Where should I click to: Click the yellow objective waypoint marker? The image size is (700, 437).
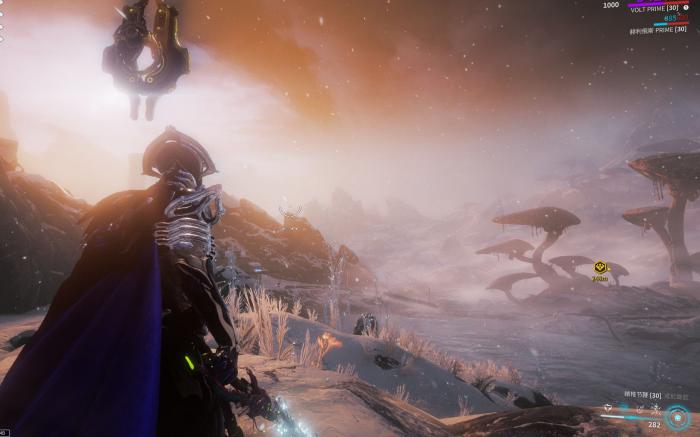(x=600, y=267)
